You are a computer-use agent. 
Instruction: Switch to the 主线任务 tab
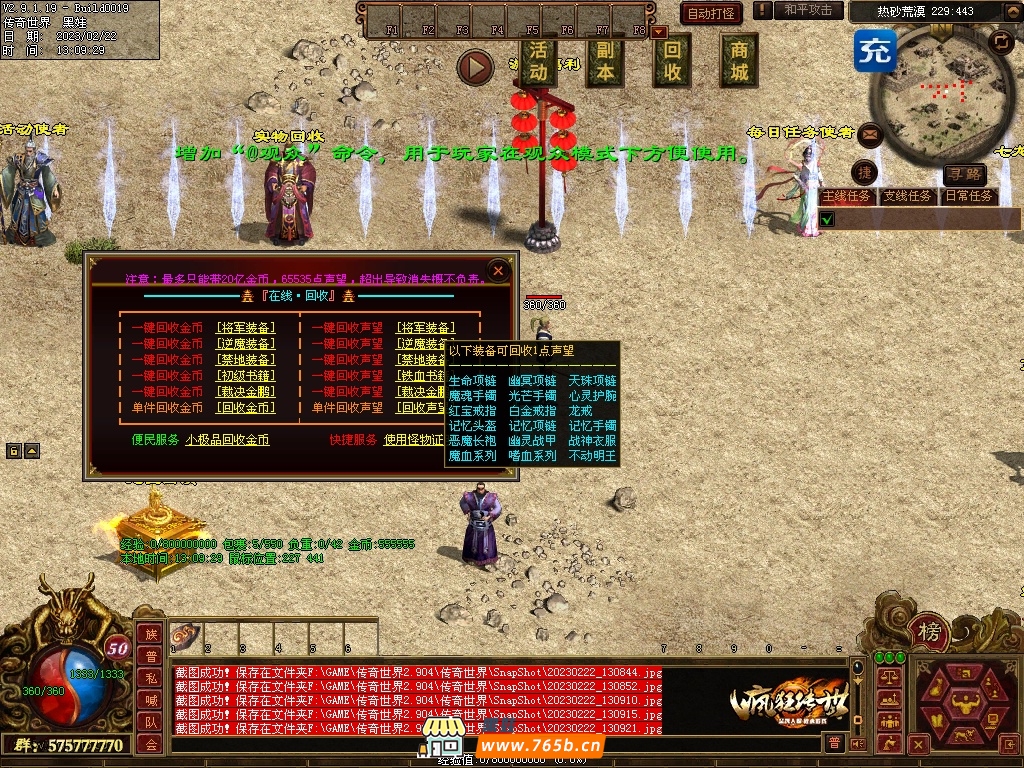(x=846, y=197)
